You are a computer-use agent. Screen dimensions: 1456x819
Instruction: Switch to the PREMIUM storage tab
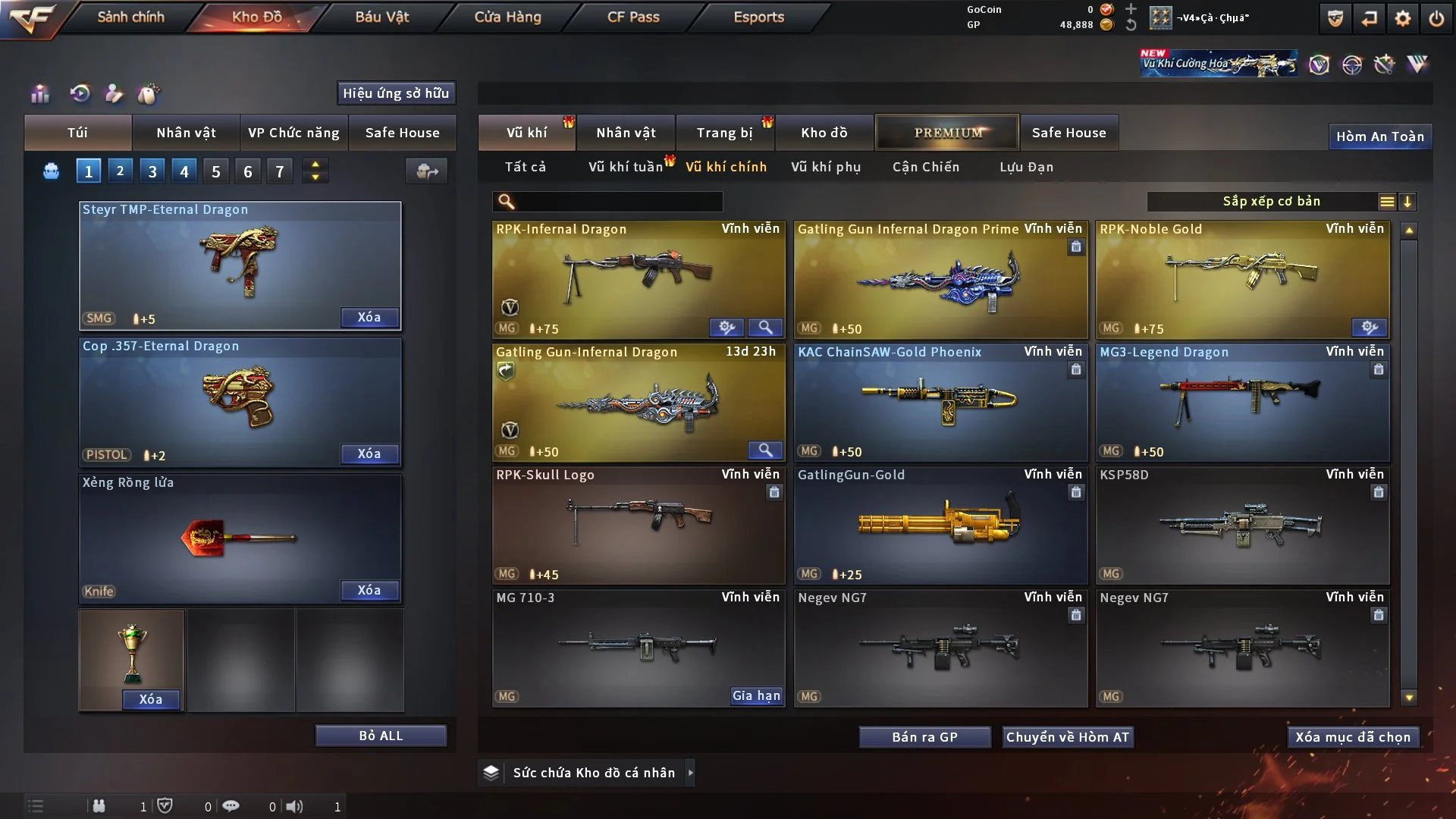[x=947, y=133]
